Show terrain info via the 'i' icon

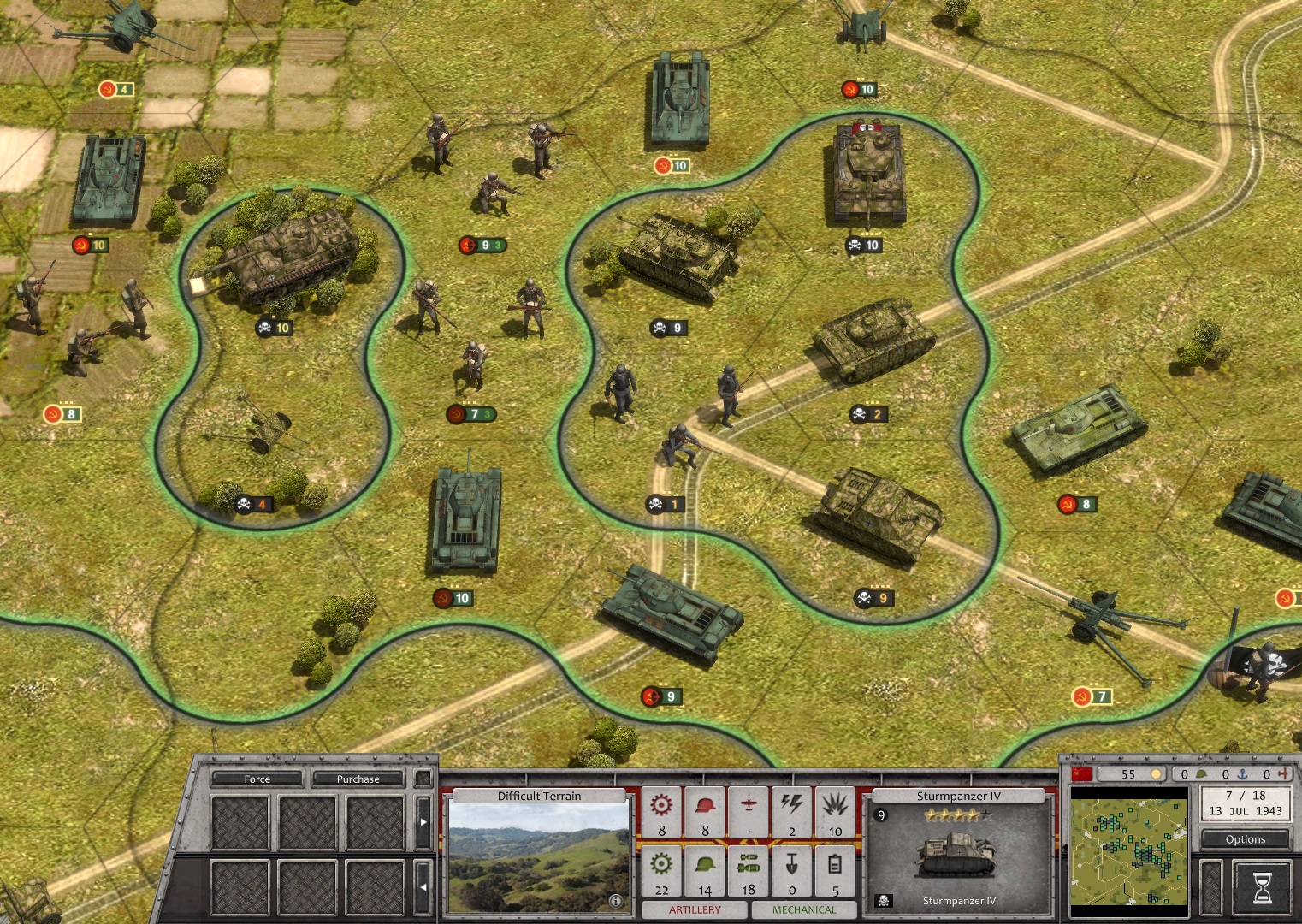[615, 901]
